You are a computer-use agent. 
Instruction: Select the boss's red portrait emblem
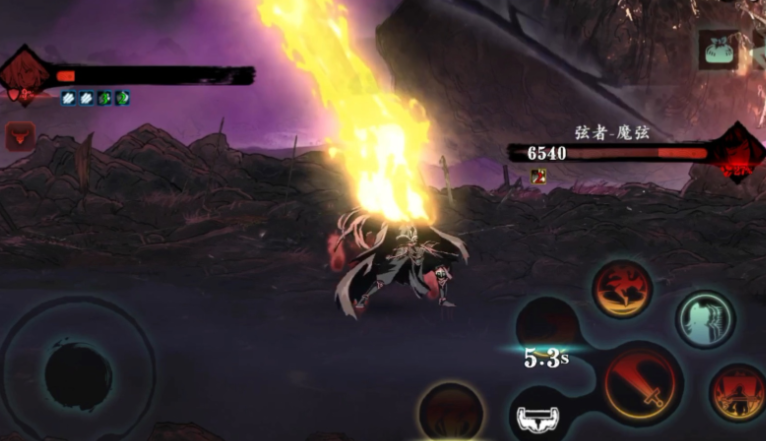[x=740, y=153]
